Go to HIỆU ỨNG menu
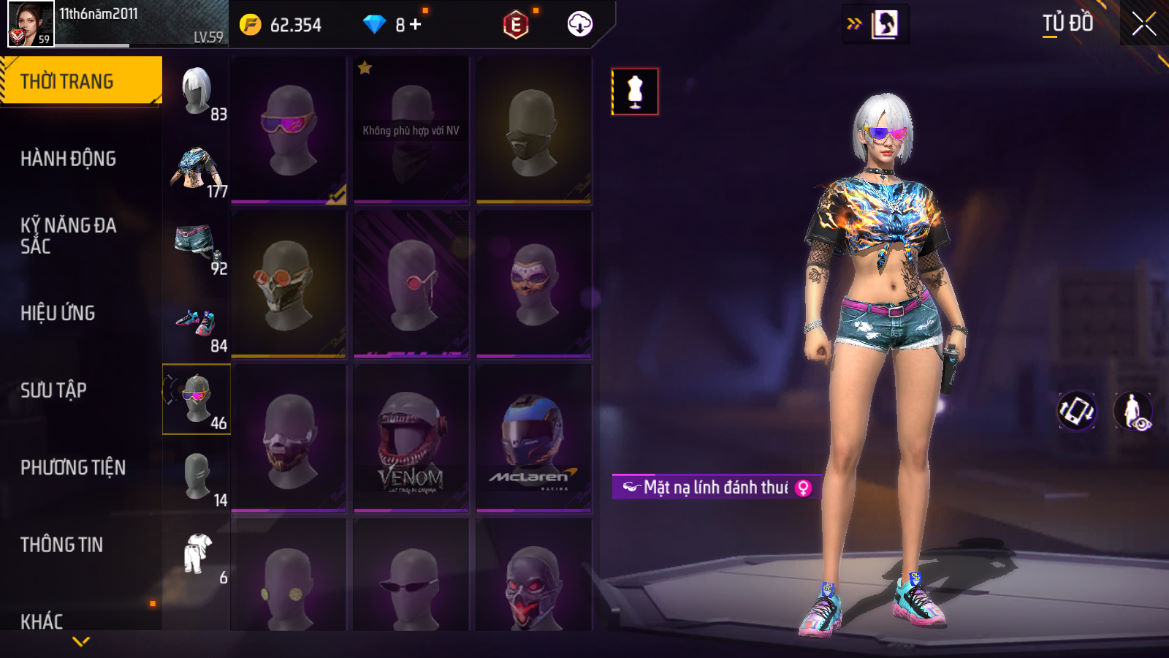The image size is (1169, 658). point(58,313)
